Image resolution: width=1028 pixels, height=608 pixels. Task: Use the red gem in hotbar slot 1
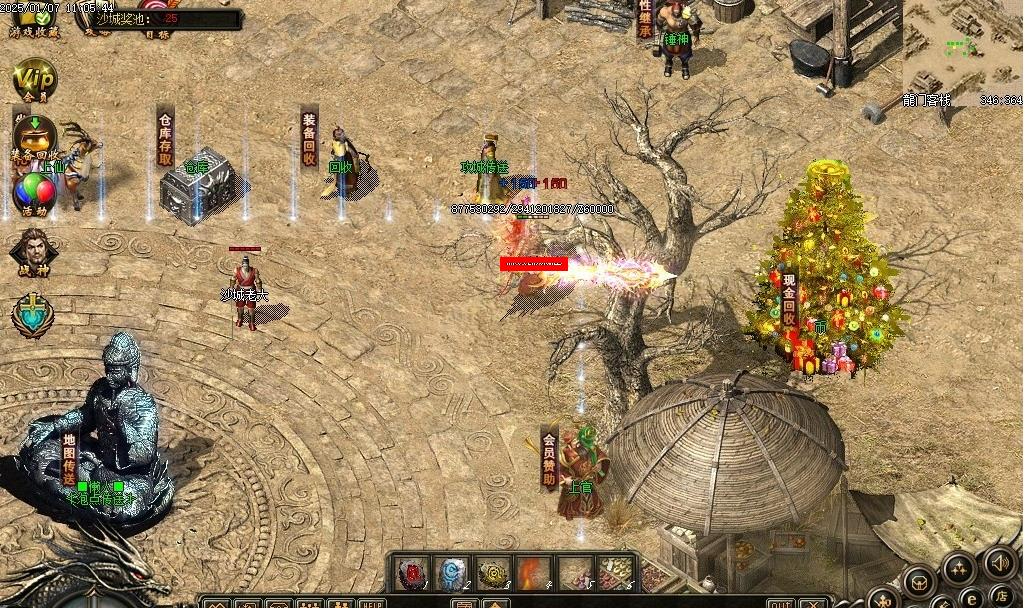point(411,573)
